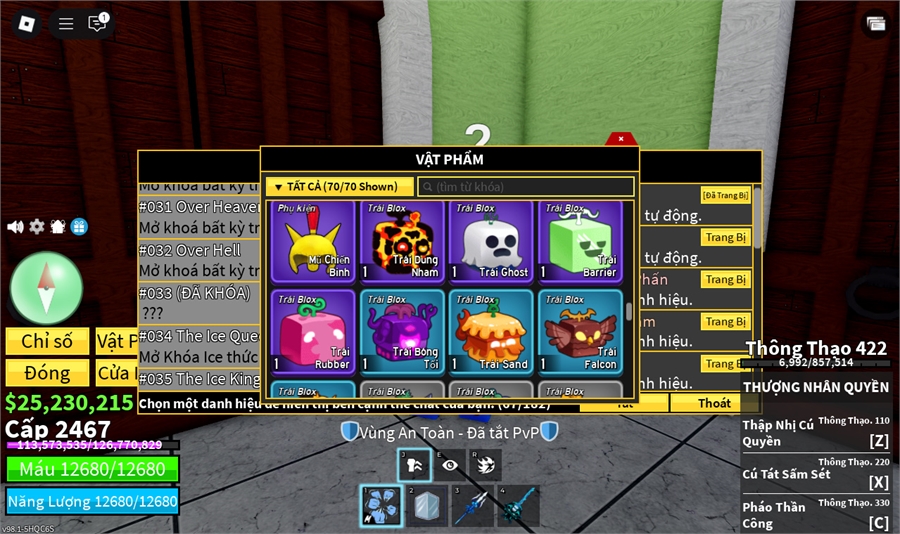Pick the green Trái Barrier fruit
The height and width of the screenshot is (534, 900).
coord(580,241)
